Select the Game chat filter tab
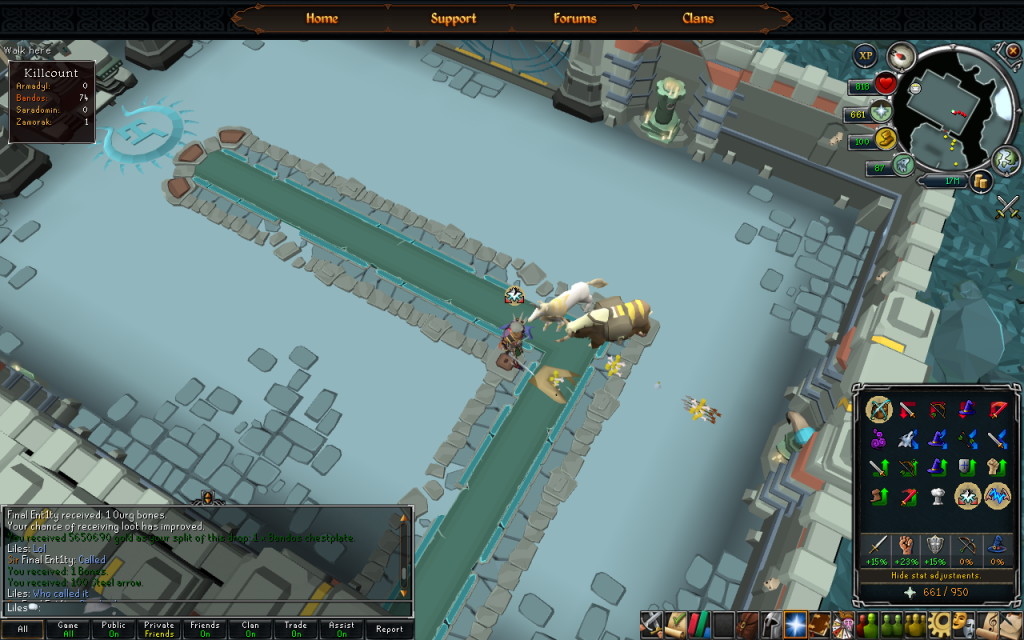Screen dimensions: 1024x640 68,629
